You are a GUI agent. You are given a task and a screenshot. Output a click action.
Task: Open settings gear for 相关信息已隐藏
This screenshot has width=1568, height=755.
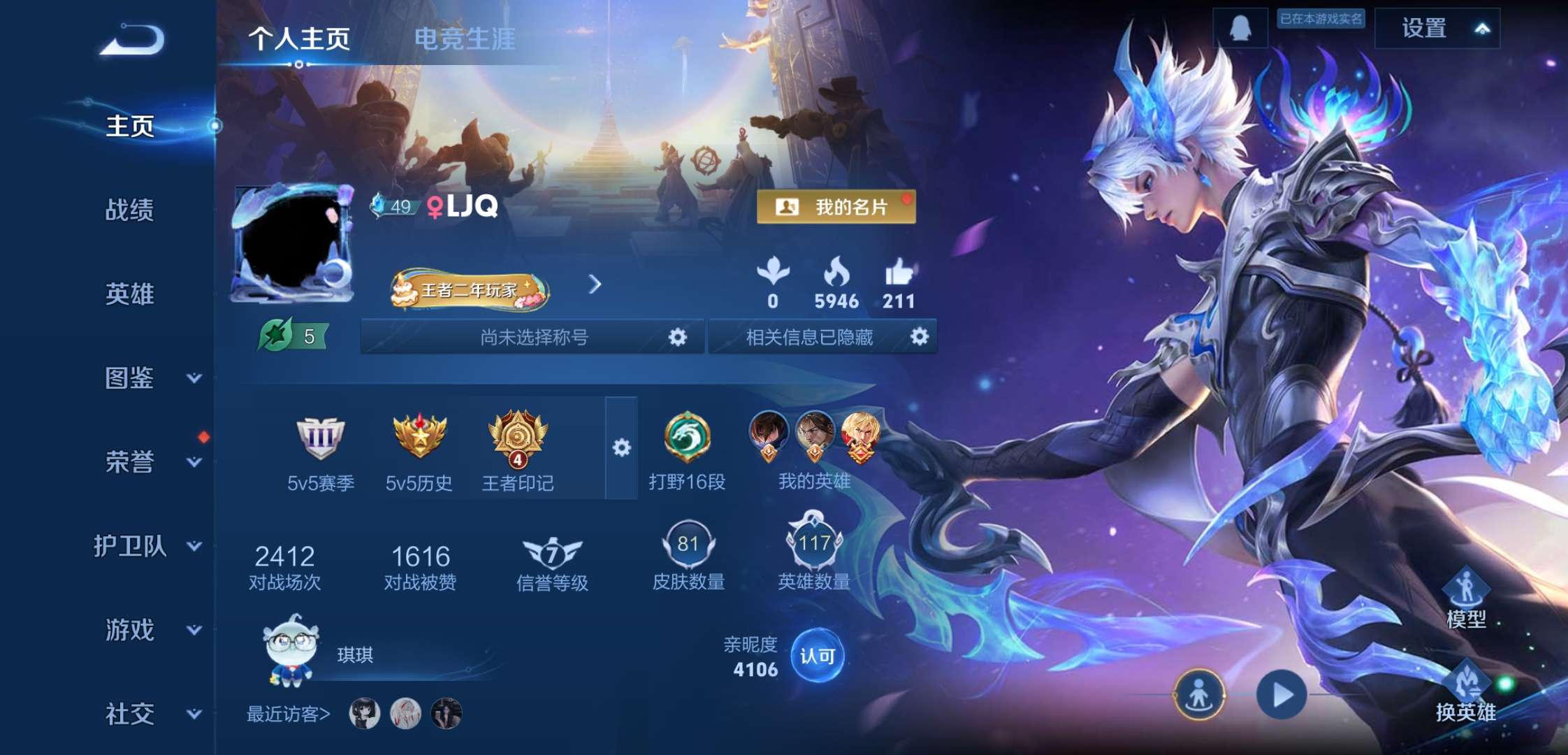coord(920,336)
